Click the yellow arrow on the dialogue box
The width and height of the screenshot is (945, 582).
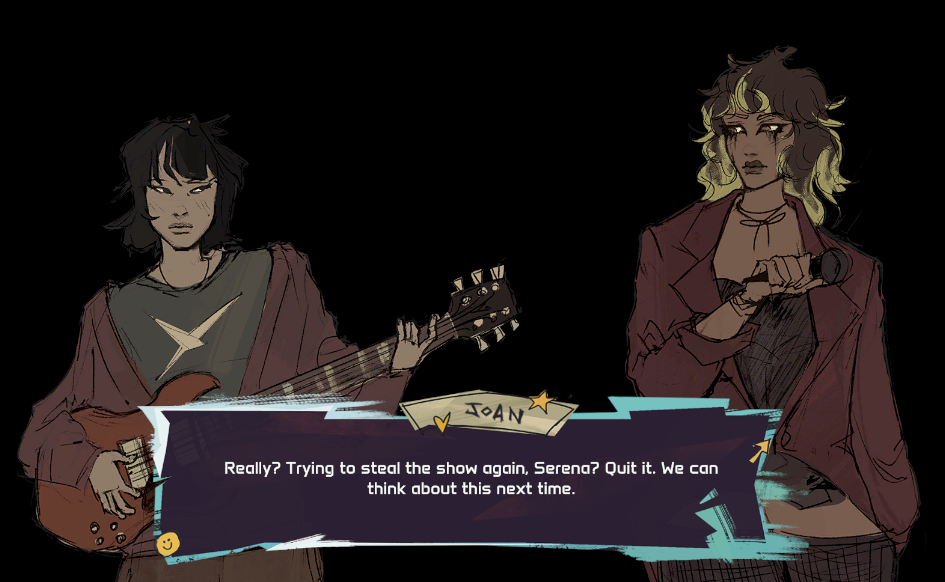(761, 451)
